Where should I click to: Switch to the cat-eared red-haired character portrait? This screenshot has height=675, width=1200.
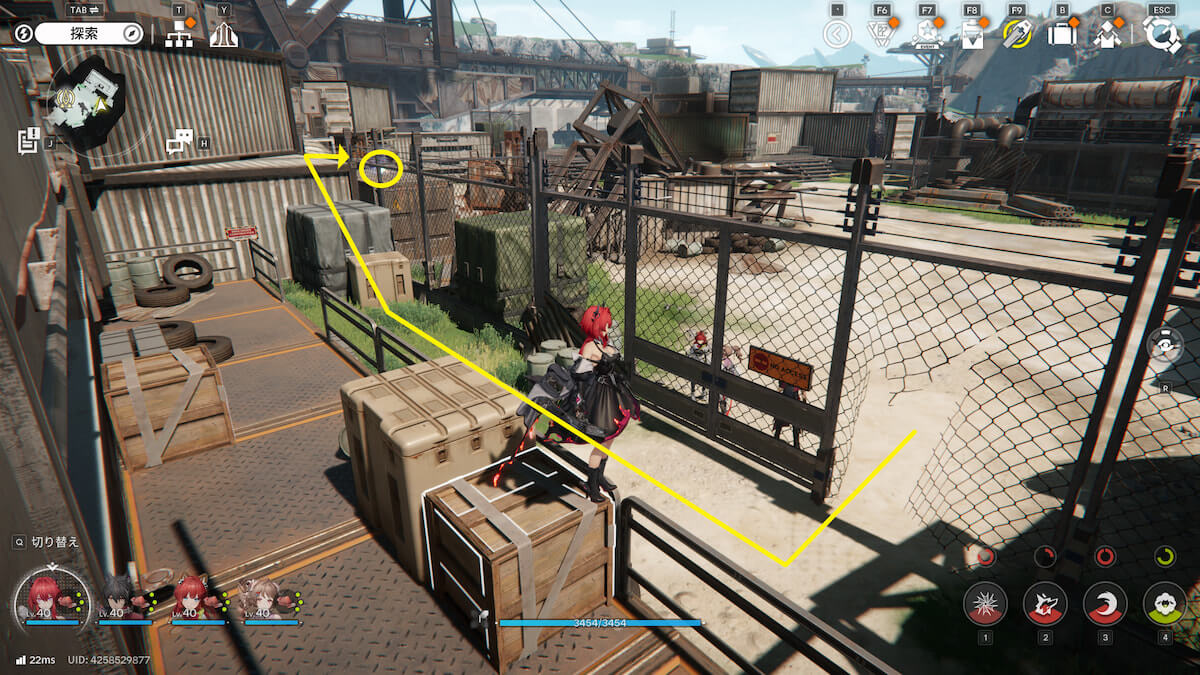pyautogui.click(x=192, y=597)
